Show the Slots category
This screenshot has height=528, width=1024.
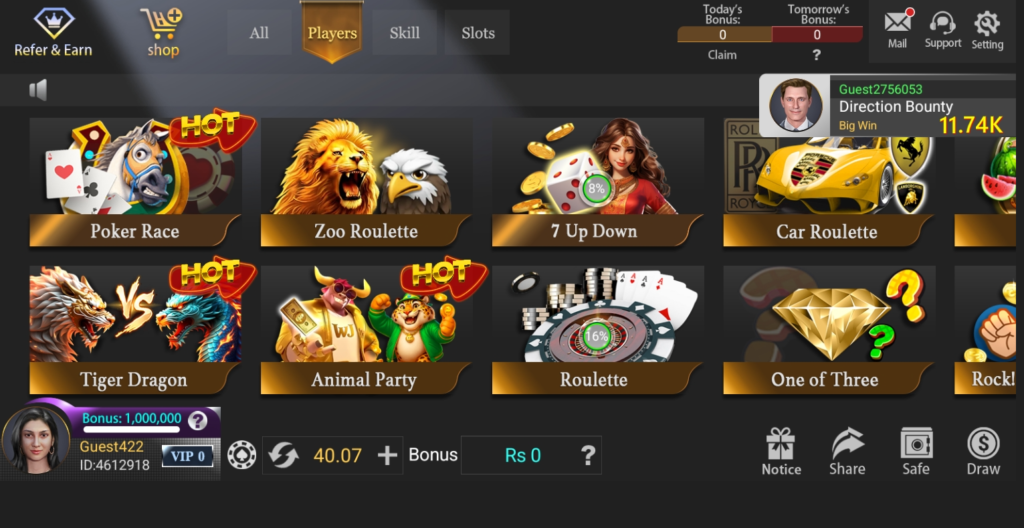tap(477, 33)
